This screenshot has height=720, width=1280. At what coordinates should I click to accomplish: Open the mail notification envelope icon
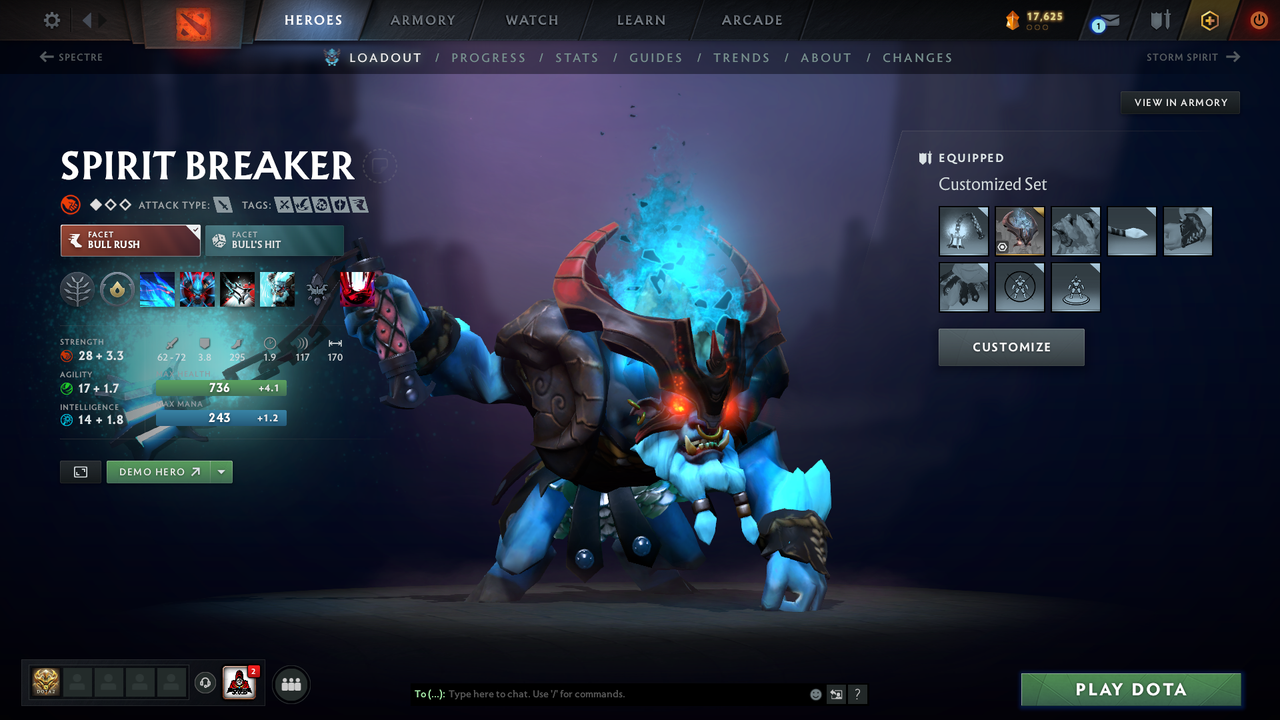point(1105,19)
